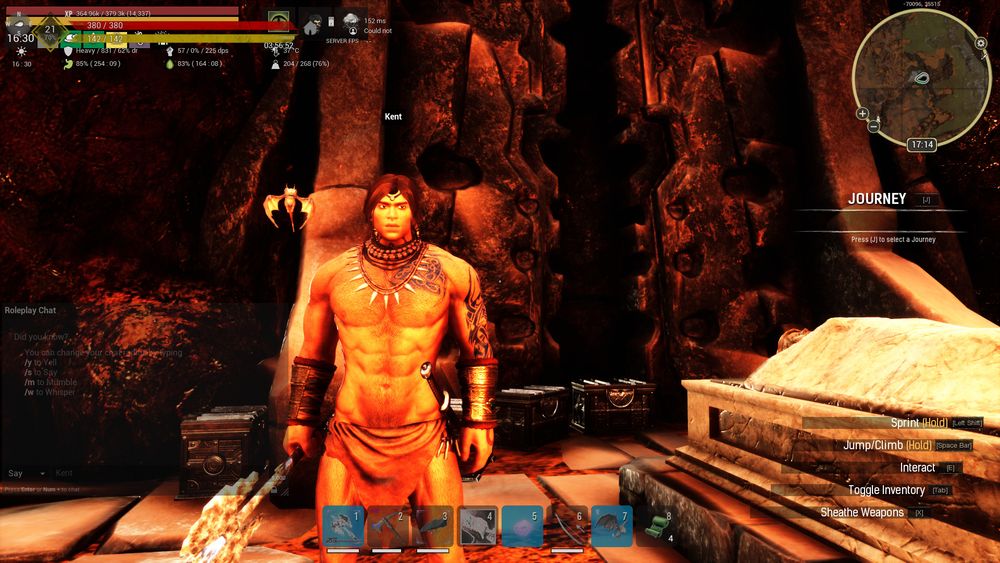Click the green buff icon beside the health bar

279,20
